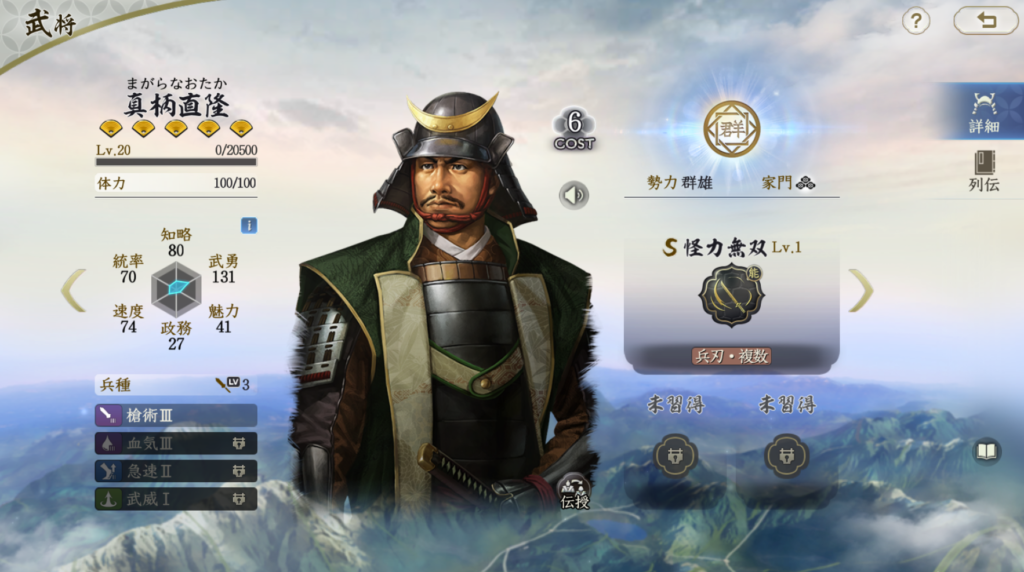Select the 槍術Ⅲ trait row
The height and width of the screenshot is (572, 1024).
(x=176, y=415)
